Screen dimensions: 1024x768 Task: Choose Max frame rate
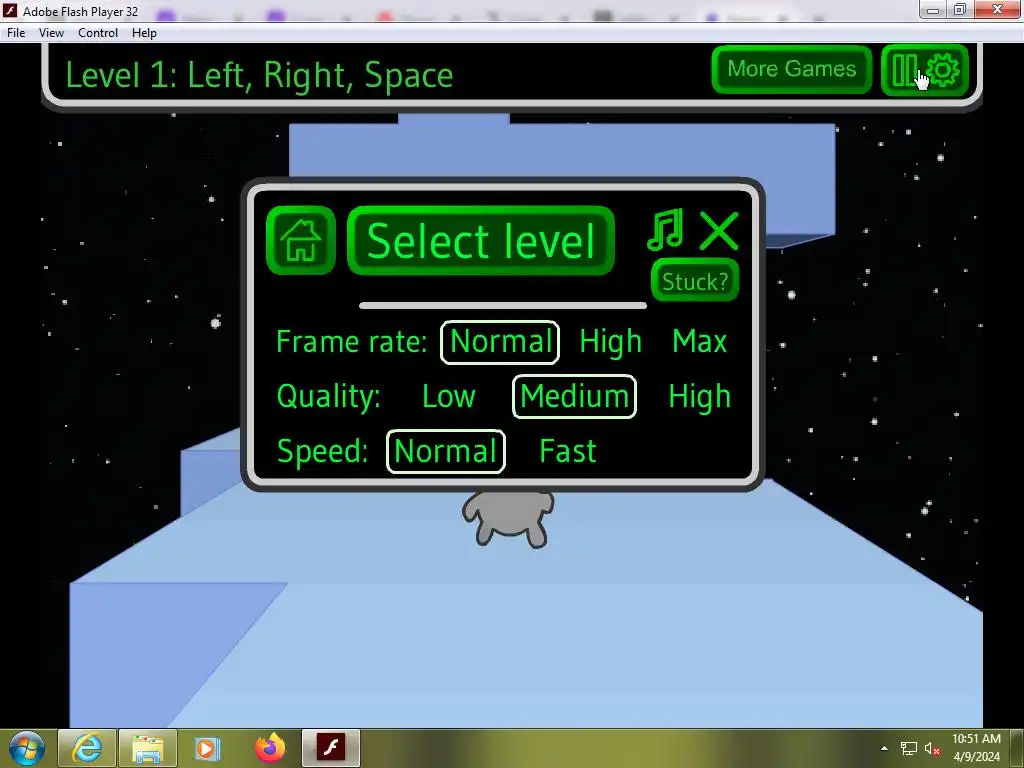[699, 342]
